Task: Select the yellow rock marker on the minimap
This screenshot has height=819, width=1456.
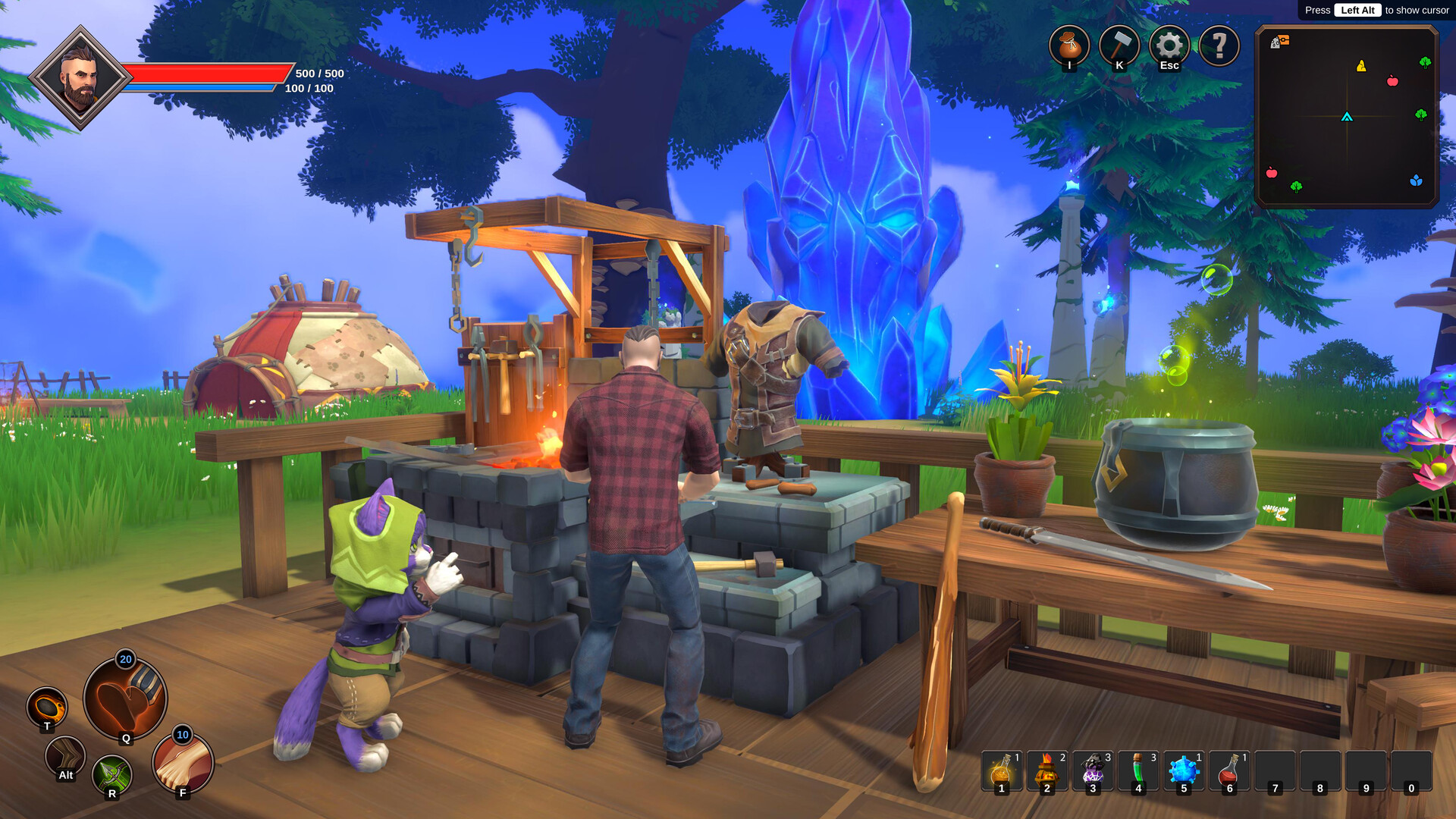Action: click(1361, 66)
